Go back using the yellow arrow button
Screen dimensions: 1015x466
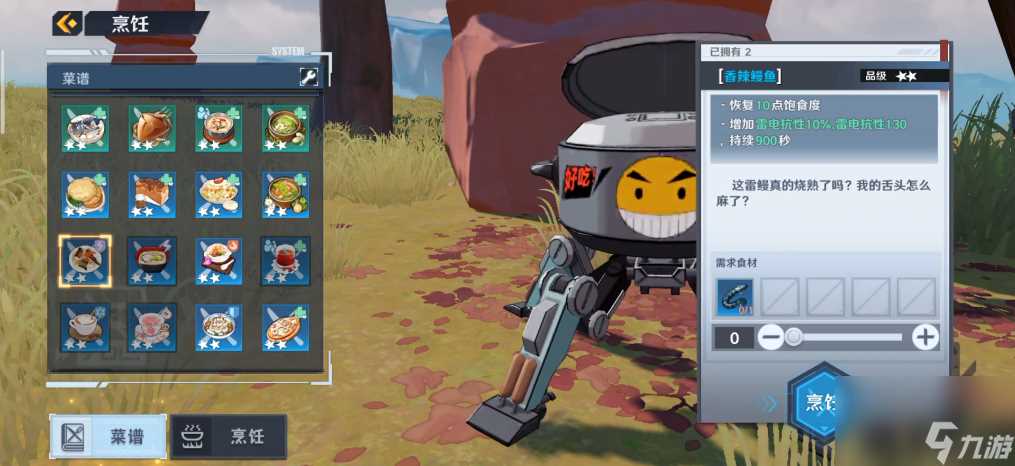pos(68,23)
